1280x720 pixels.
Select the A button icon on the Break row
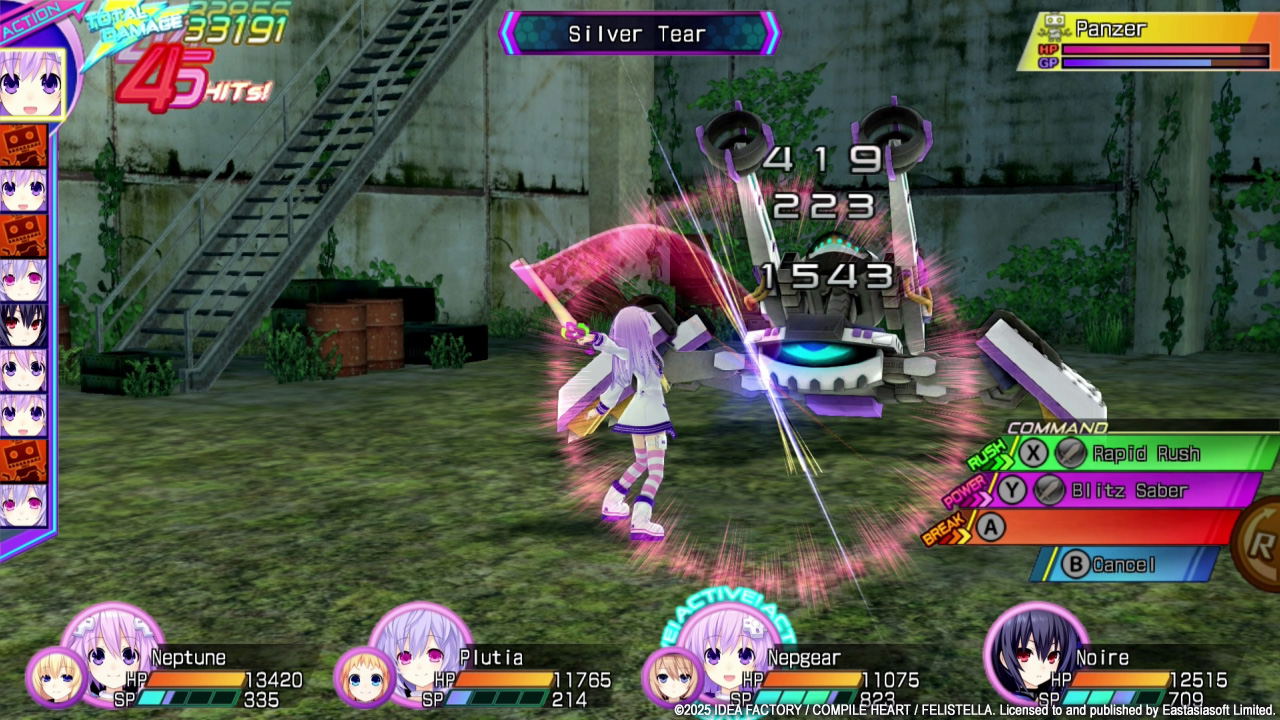(x=990, y=528)
